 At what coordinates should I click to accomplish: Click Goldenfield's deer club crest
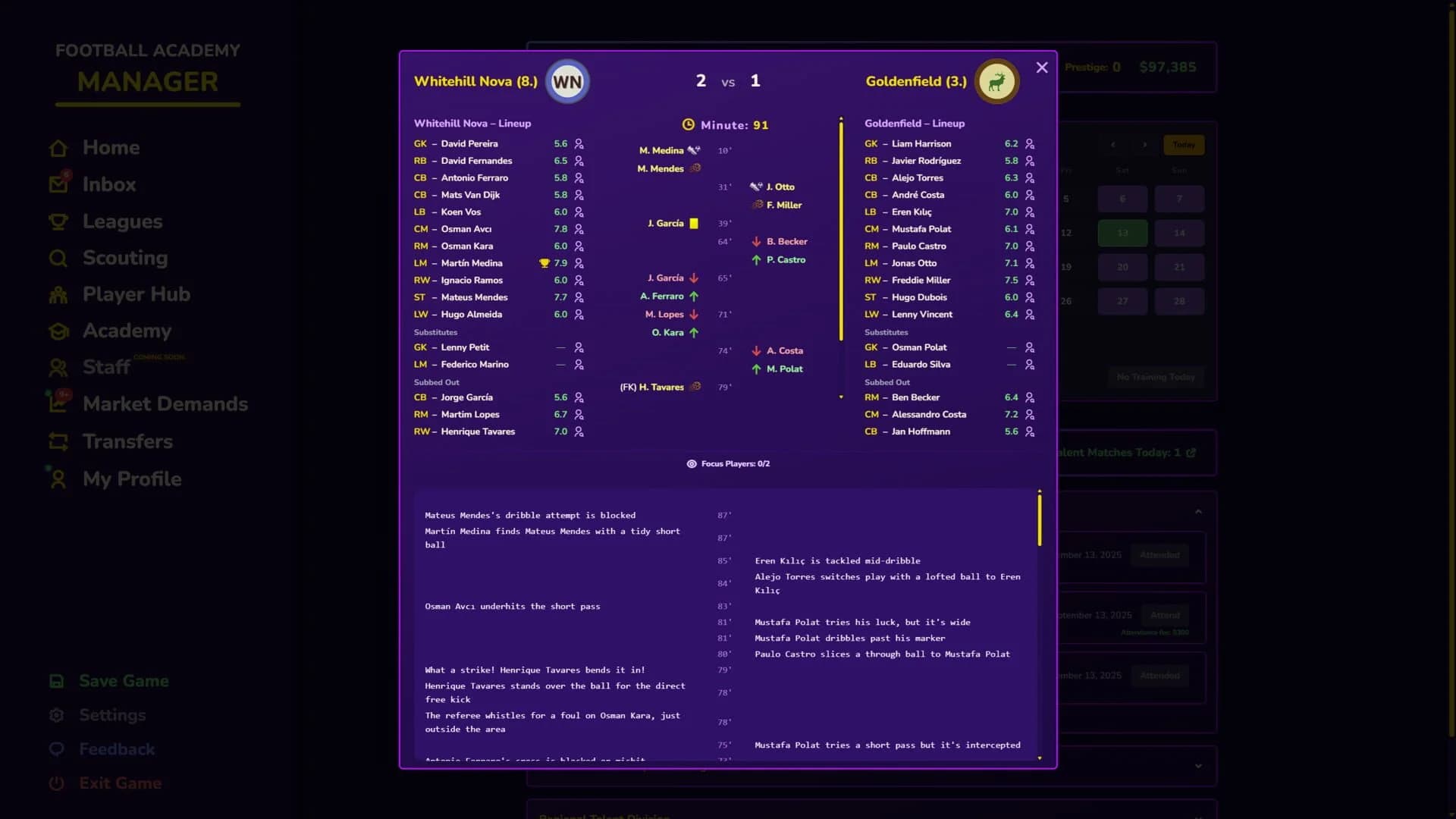click(x=997, y=81)
